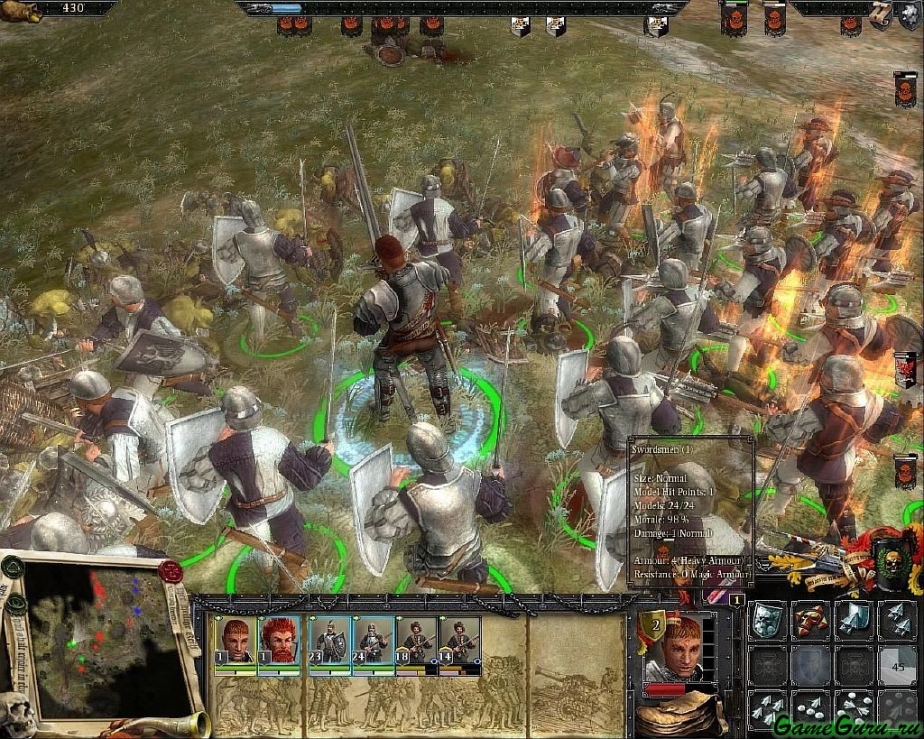This screenshot has height=739, width=924.
Task: Activate the red skull with arrows command
Action: pos(811,620)
